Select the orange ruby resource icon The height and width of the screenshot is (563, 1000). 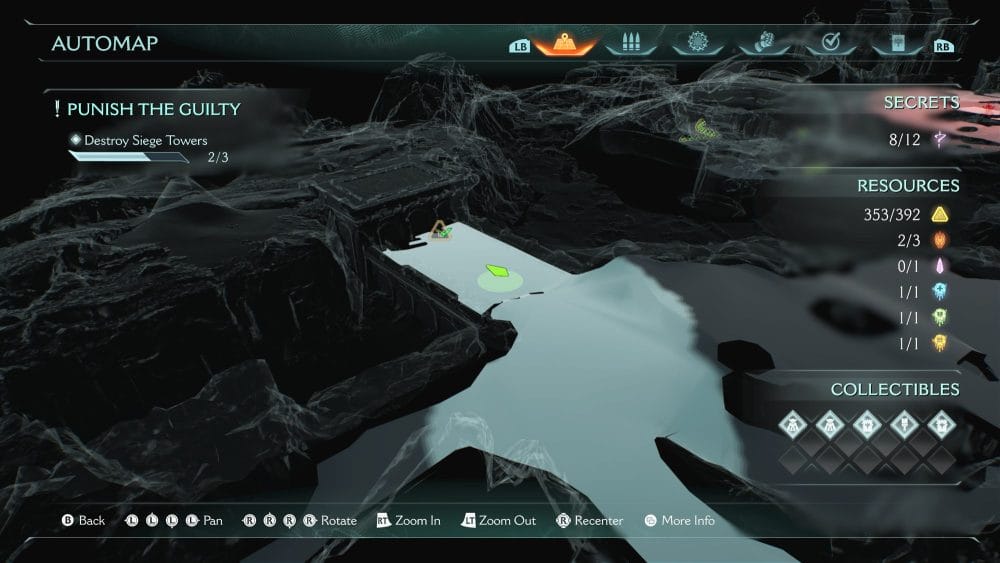coord(939,241)
